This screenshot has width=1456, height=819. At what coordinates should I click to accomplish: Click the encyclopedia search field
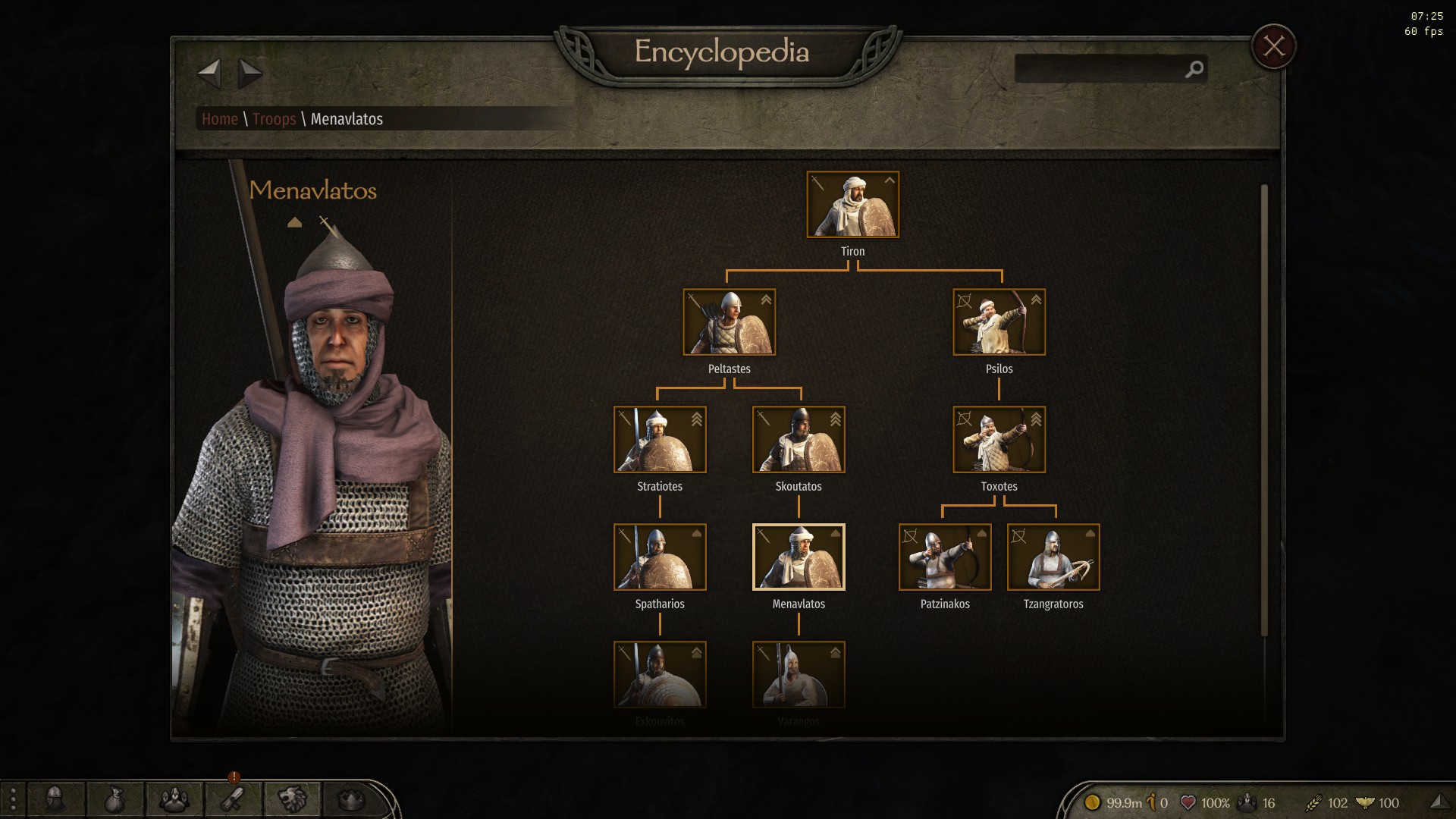[1100, 69]
